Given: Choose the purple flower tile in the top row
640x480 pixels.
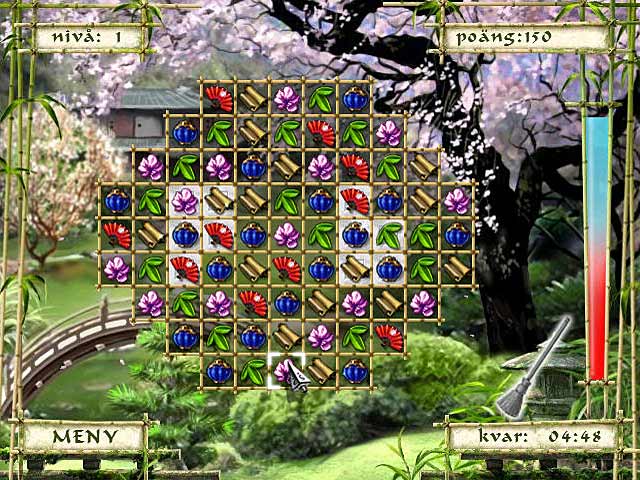Looking at the screenshot, I should pyautogui.click(x=287, y=99).
